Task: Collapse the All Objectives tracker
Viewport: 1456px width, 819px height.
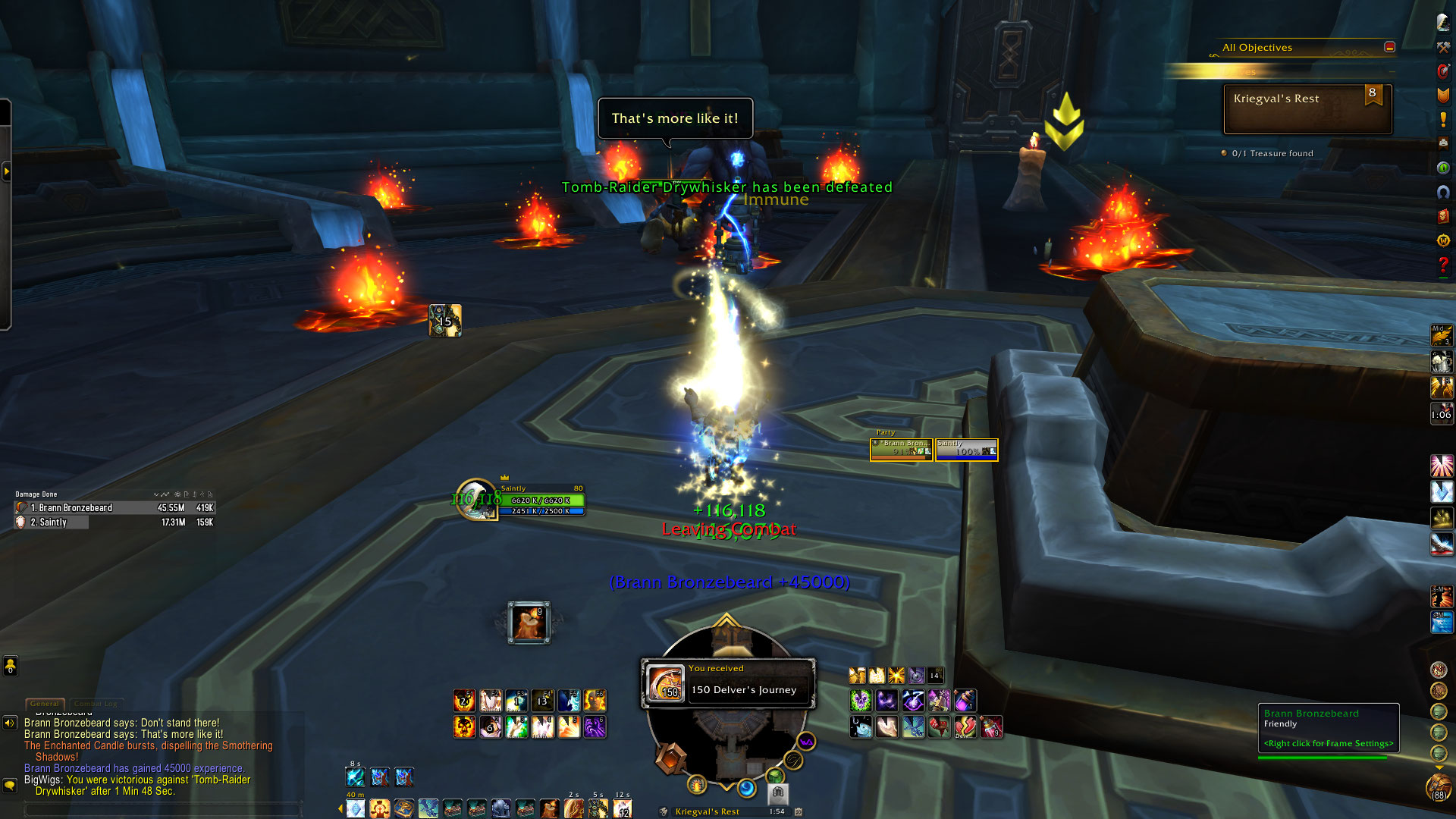Action: click(1389, 47)
